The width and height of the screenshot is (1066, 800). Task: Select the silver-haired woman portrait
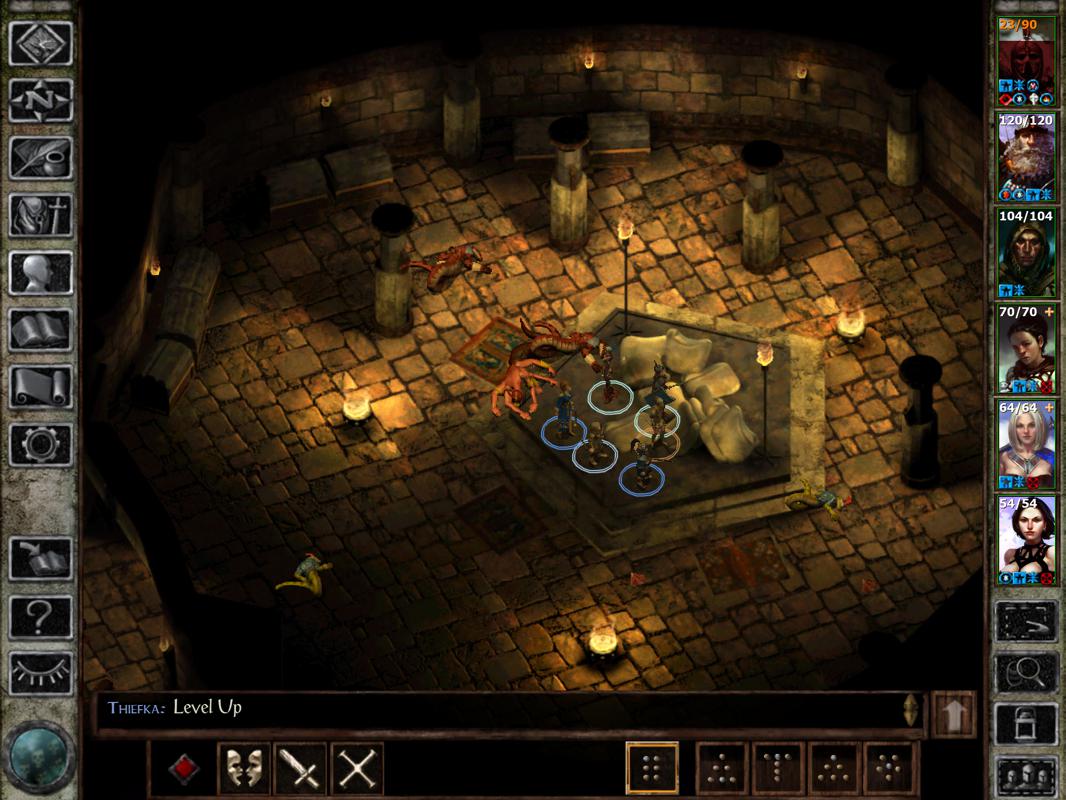click(1028, 446)
